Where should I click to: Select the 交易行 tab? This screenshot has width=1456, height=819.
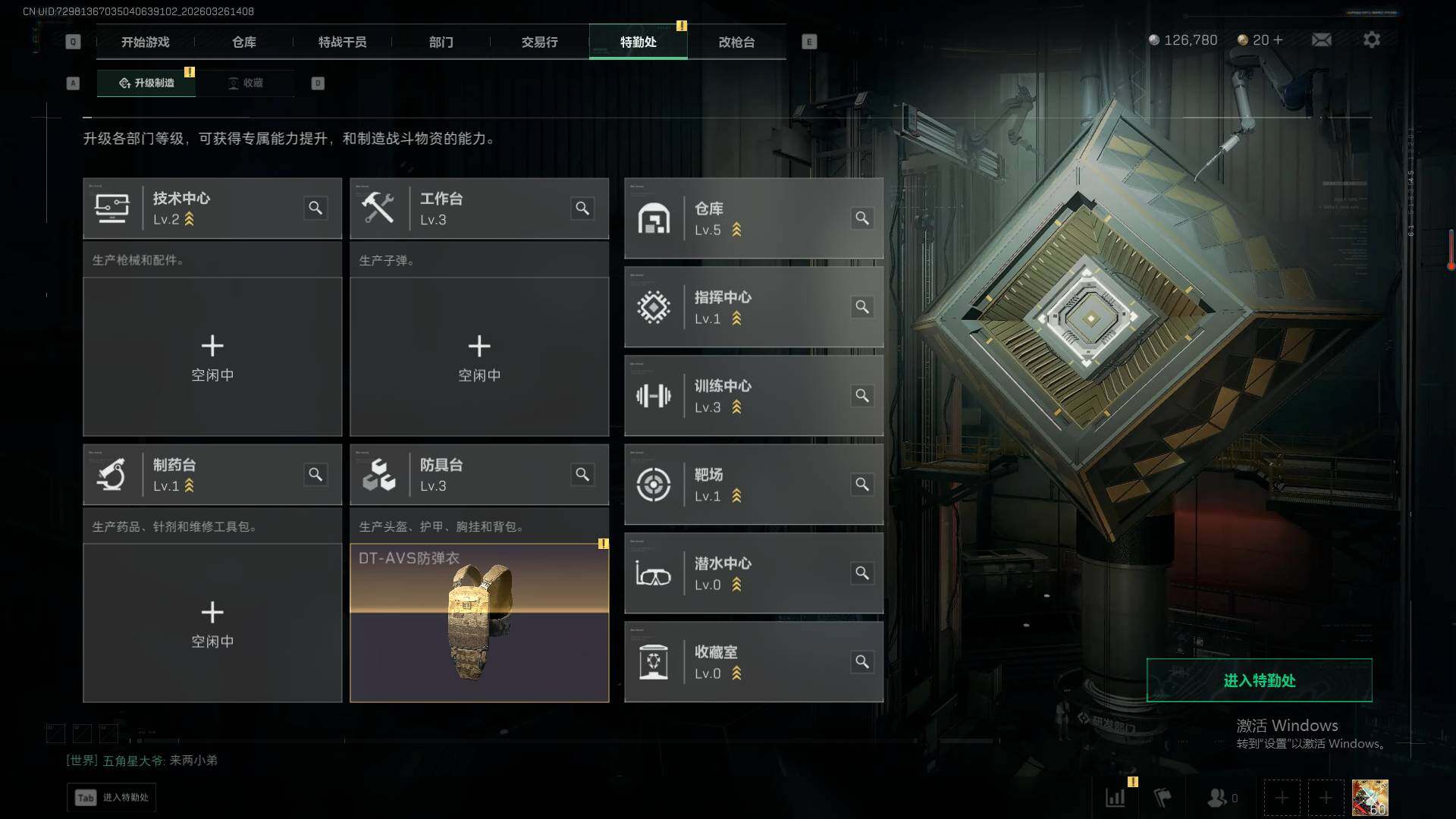pos(539,42)
